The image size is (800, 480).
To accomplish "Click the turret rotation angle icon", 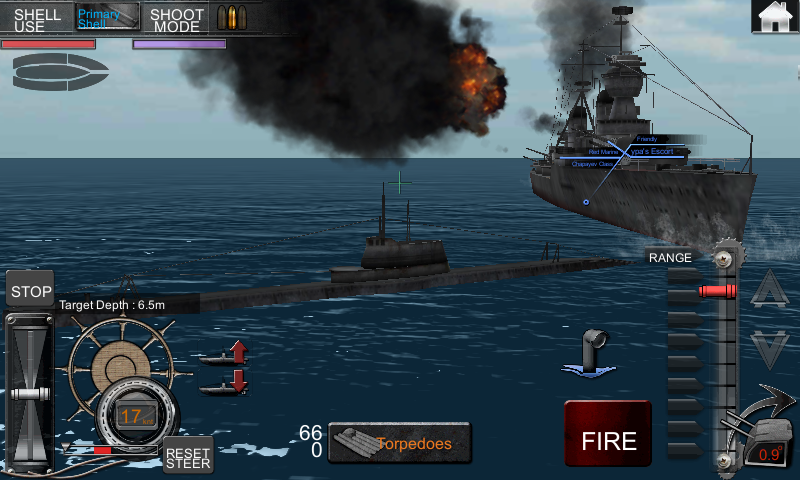I will tap(762, 438).
